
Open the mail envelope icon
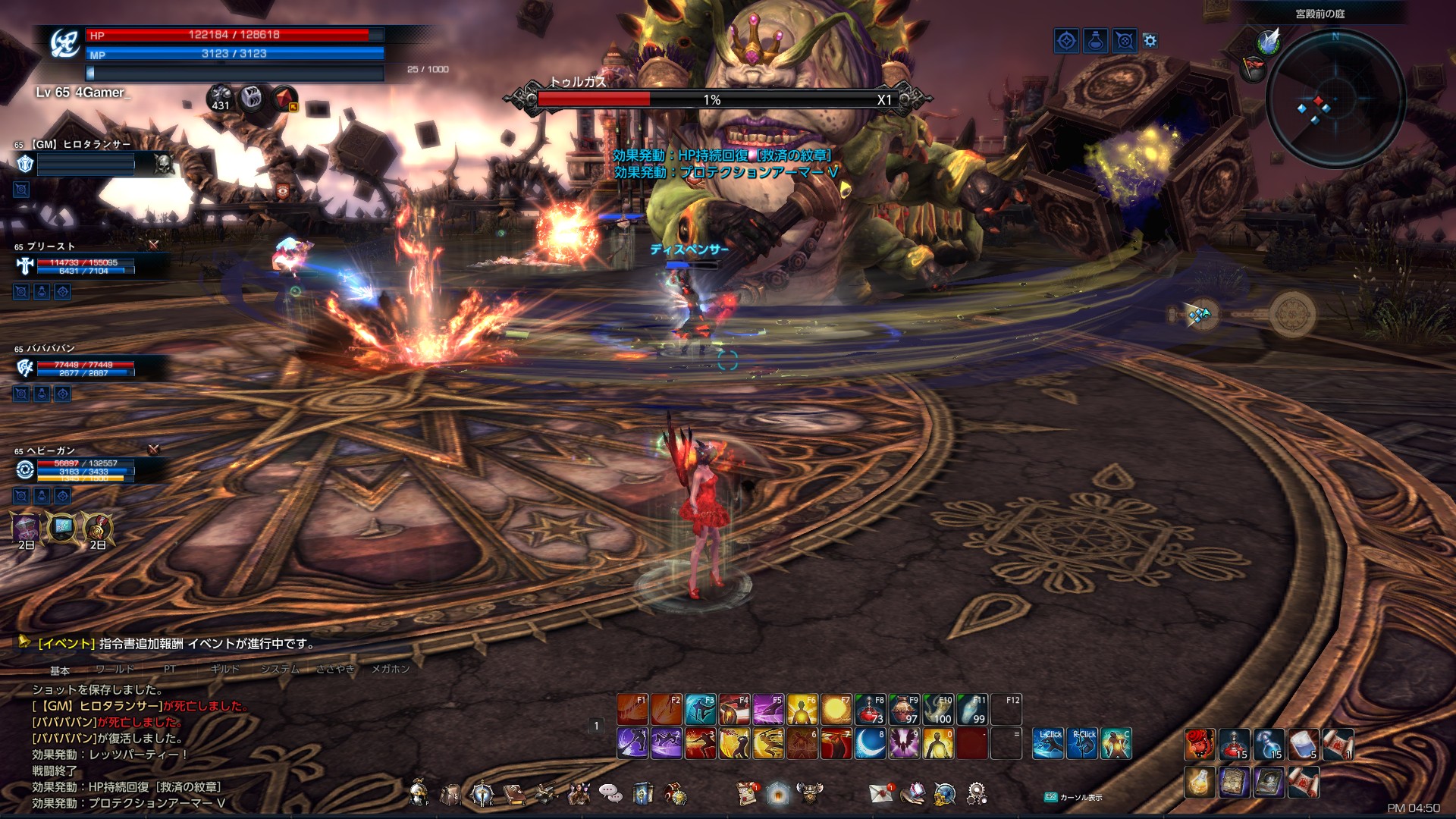882,793
